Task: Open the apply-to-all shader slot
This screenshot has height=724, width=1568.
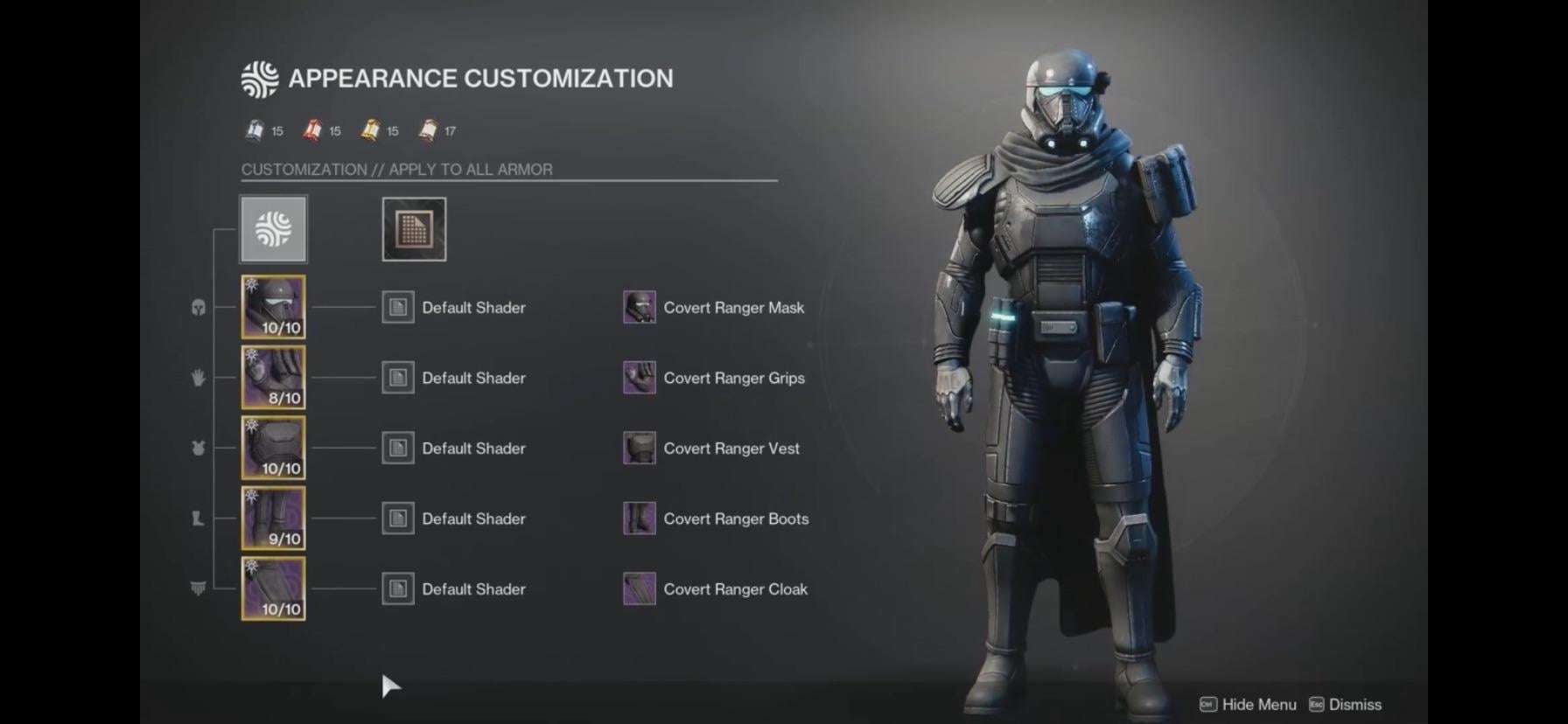Action: coord(414,229)
